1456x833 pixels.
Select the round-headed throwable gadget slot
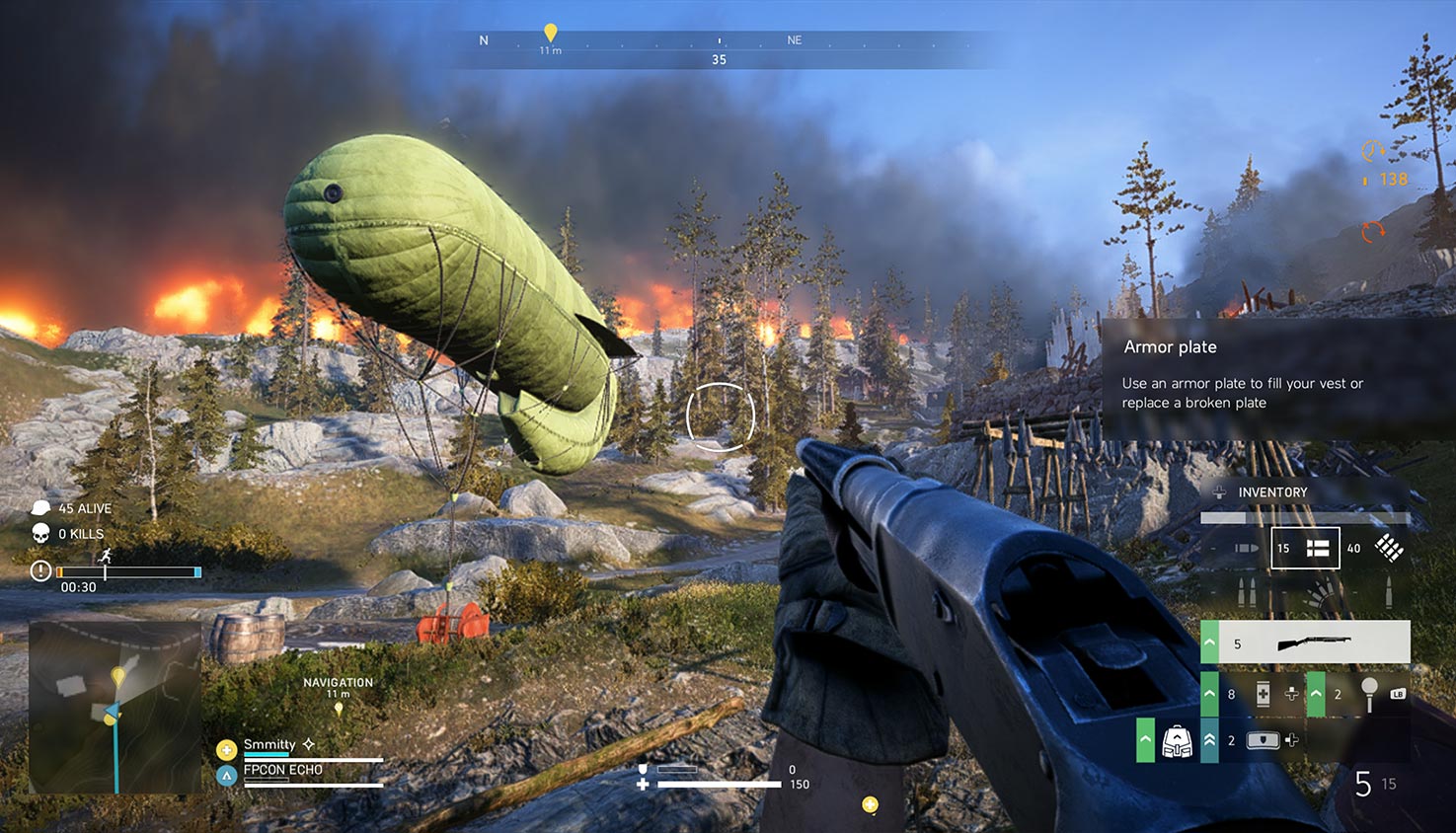1368,694
